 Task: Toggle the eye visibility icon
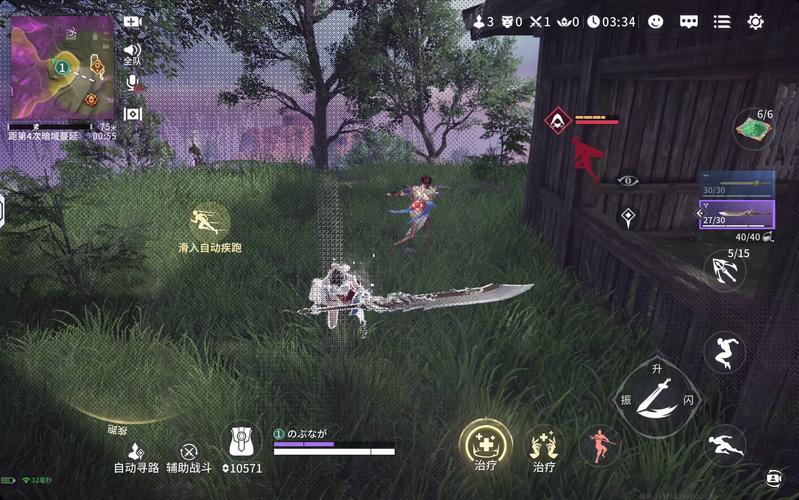[628, 181]
